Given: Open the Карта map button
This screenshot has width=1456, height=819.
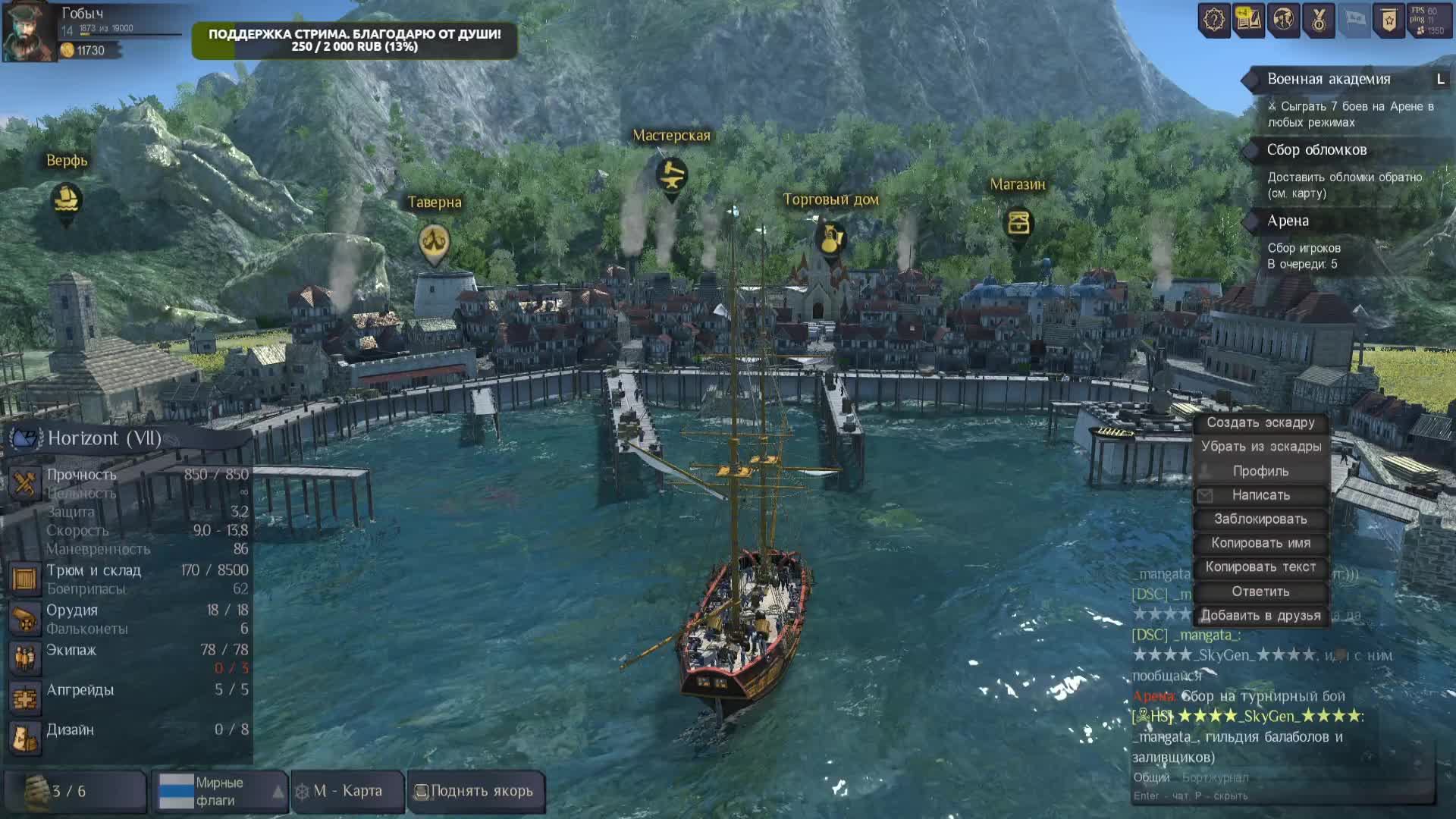Looking at the screenshot, I should pyautogui.click(x=348, y=791).
